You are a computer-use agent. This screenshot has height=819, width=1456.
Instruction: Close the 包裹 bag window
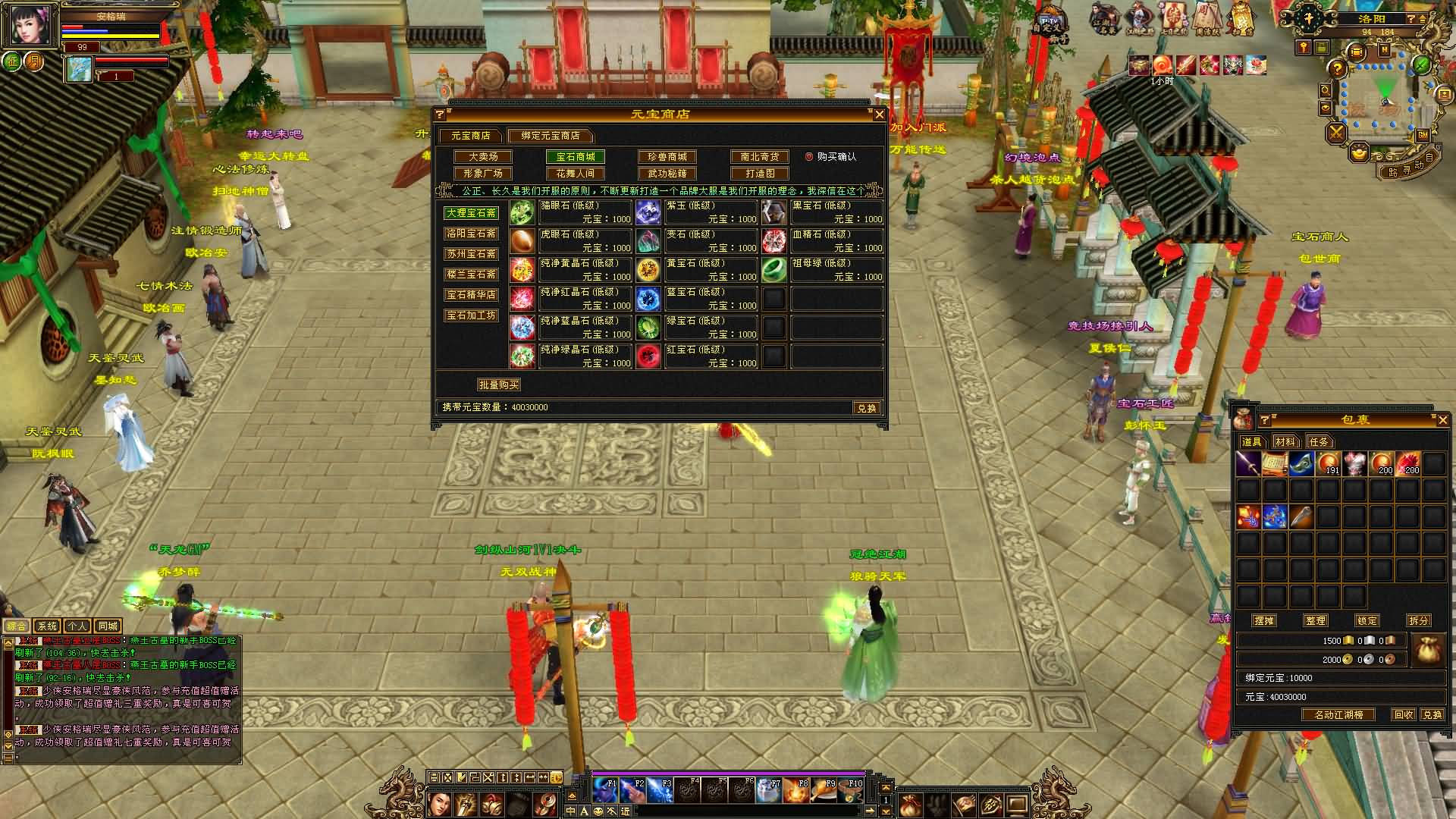click(1442, 420)
